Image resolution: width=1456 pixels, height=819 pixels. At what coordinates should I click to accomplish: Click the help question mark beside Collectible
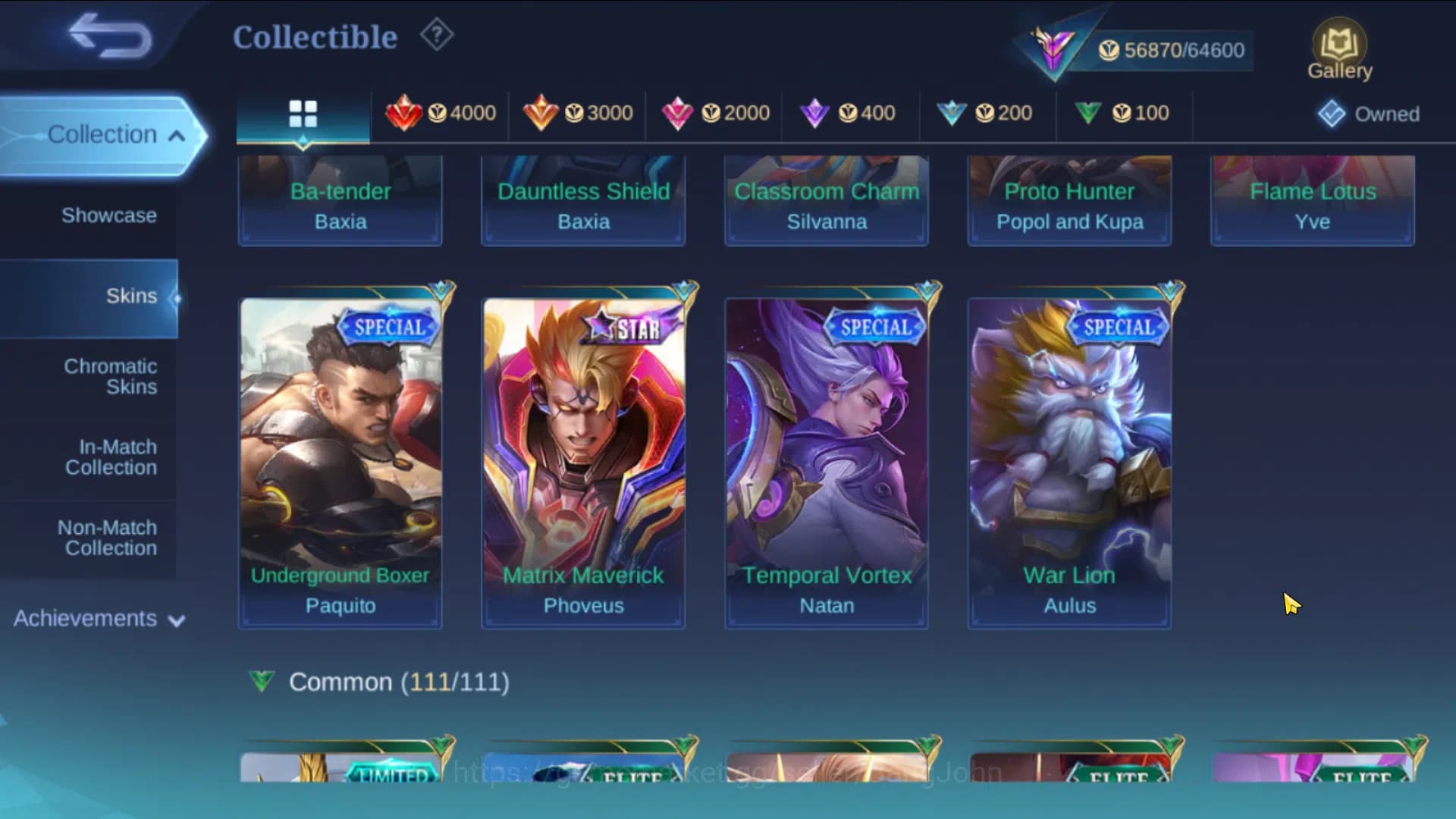tap(435, 36)
